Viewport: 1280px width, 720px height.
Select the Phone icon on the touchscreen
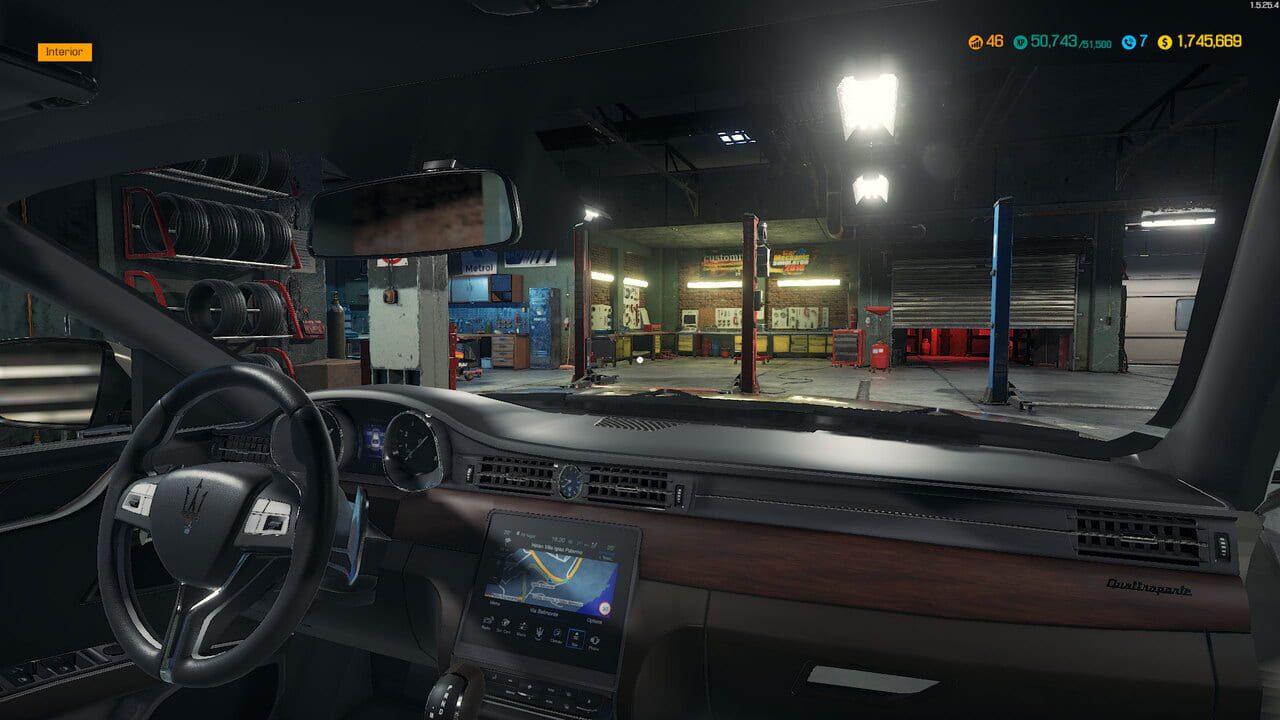click(x=594, y=639)
